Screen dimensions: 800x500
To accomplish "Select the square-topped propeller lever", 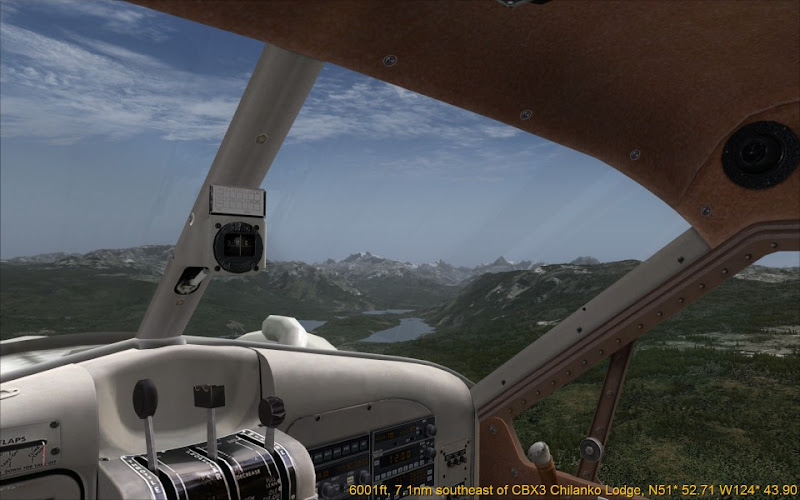I will [x=209, y=397].
